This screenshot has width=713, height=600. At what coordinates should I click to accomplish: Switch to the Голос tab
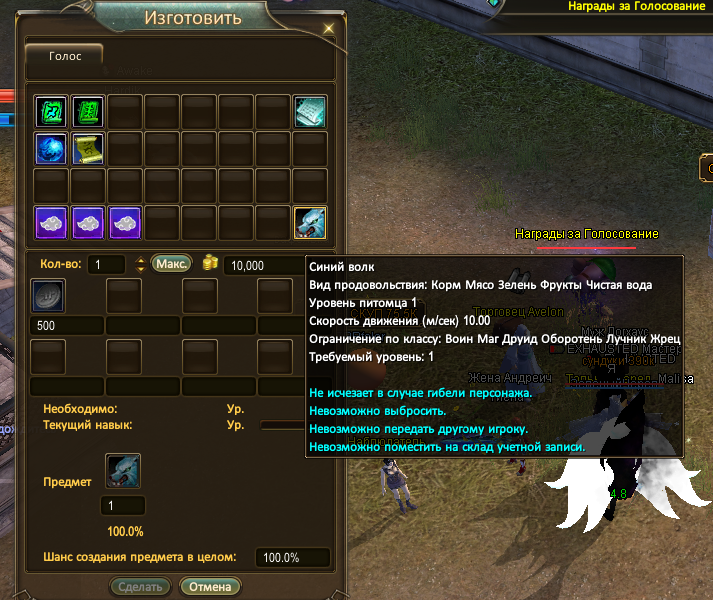click(x=65, y=57)
